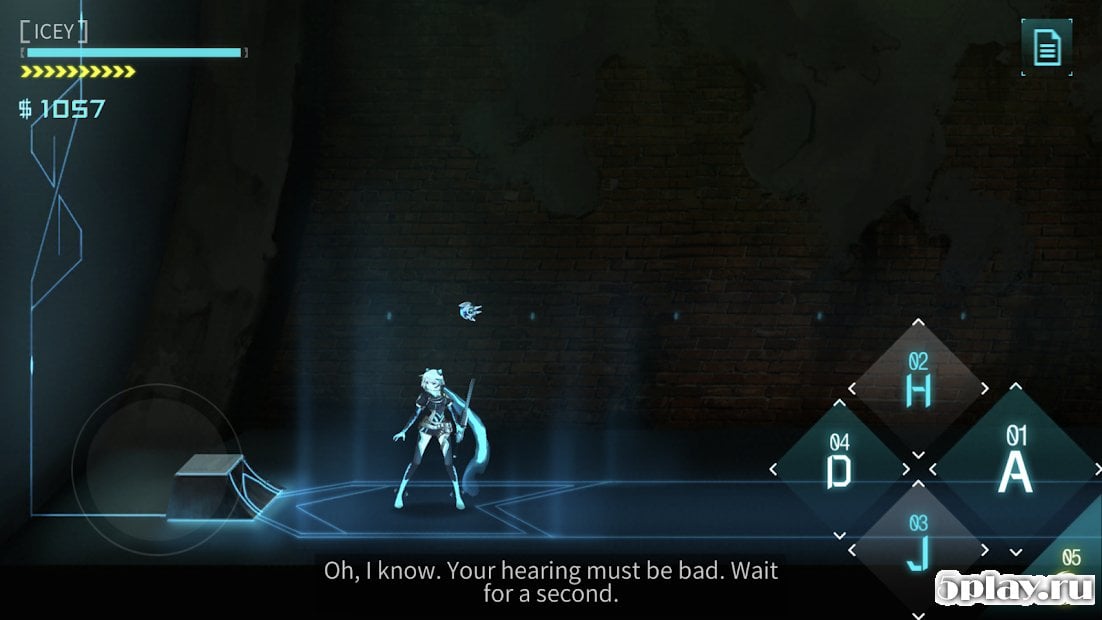Open the document menu icon
Screen dimensions: 1102x620
(x=1047, y=47)
